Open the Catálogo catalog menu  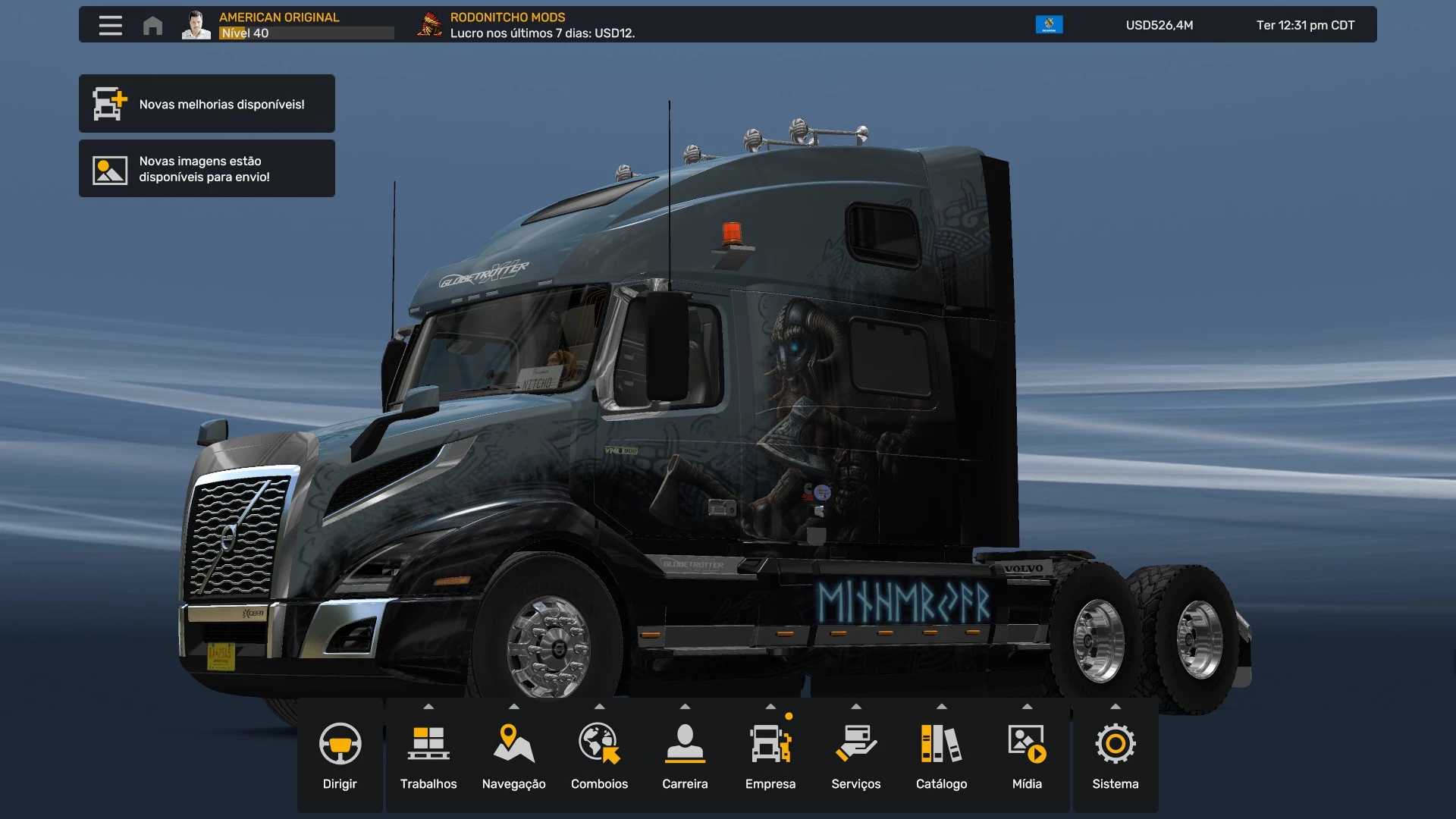[x=941, y=755]
